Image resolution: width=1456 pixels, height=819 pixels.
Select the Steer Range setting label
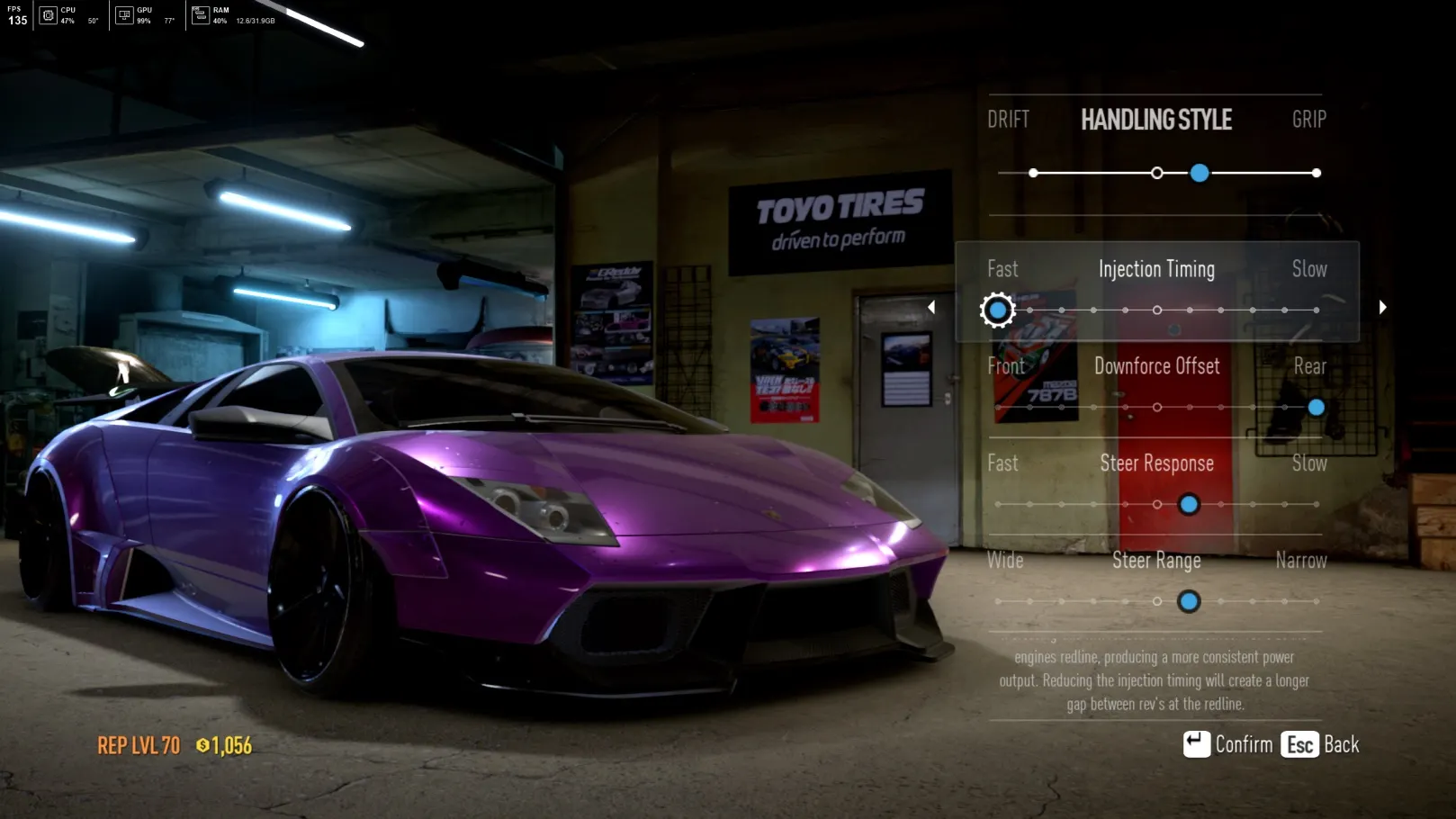(x=1156, y=561)
